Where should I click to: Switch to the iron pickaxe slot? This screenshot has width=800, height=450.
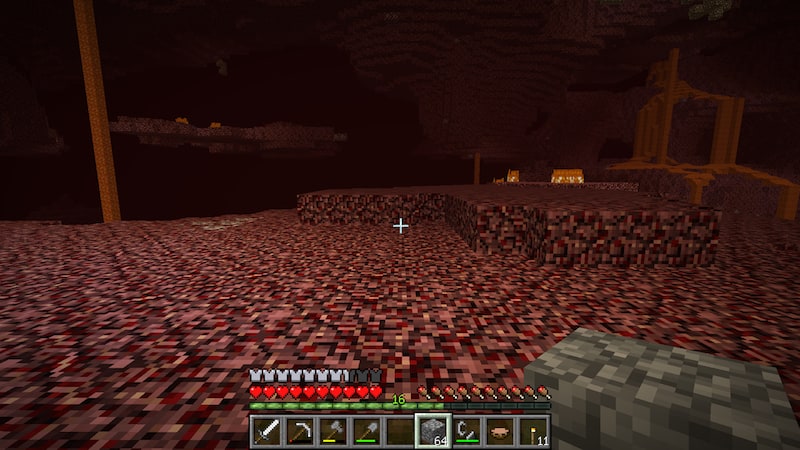[300, 431]
